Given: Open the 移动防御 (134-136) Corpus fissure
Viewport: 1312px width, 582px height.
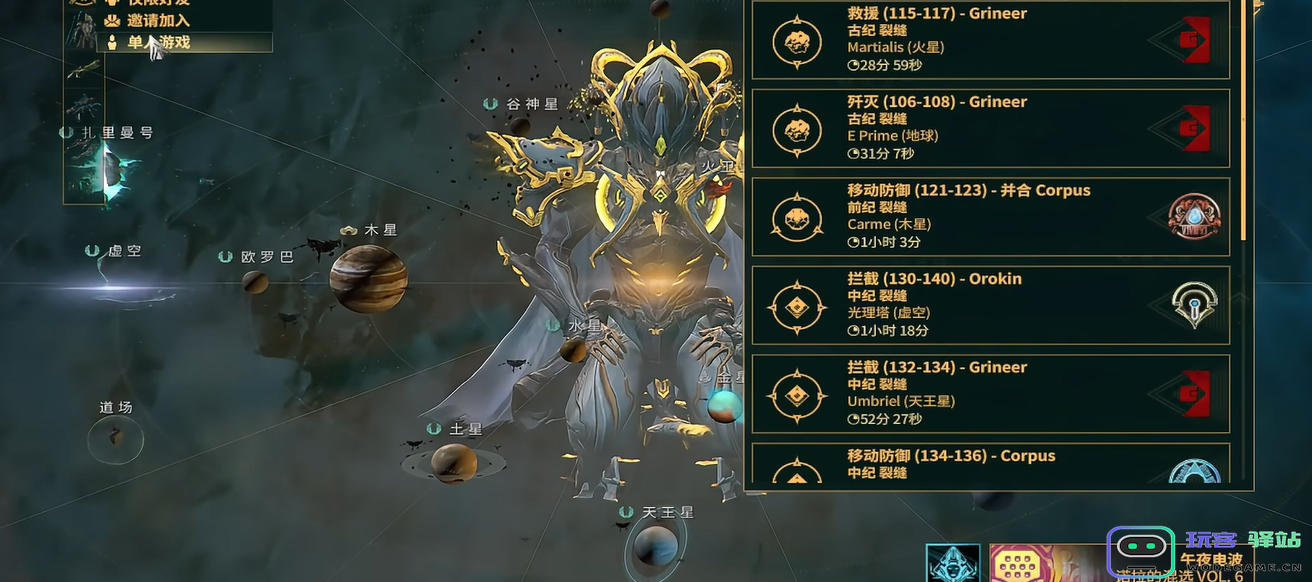Looking at the screenshot, I should click(989, 465).
